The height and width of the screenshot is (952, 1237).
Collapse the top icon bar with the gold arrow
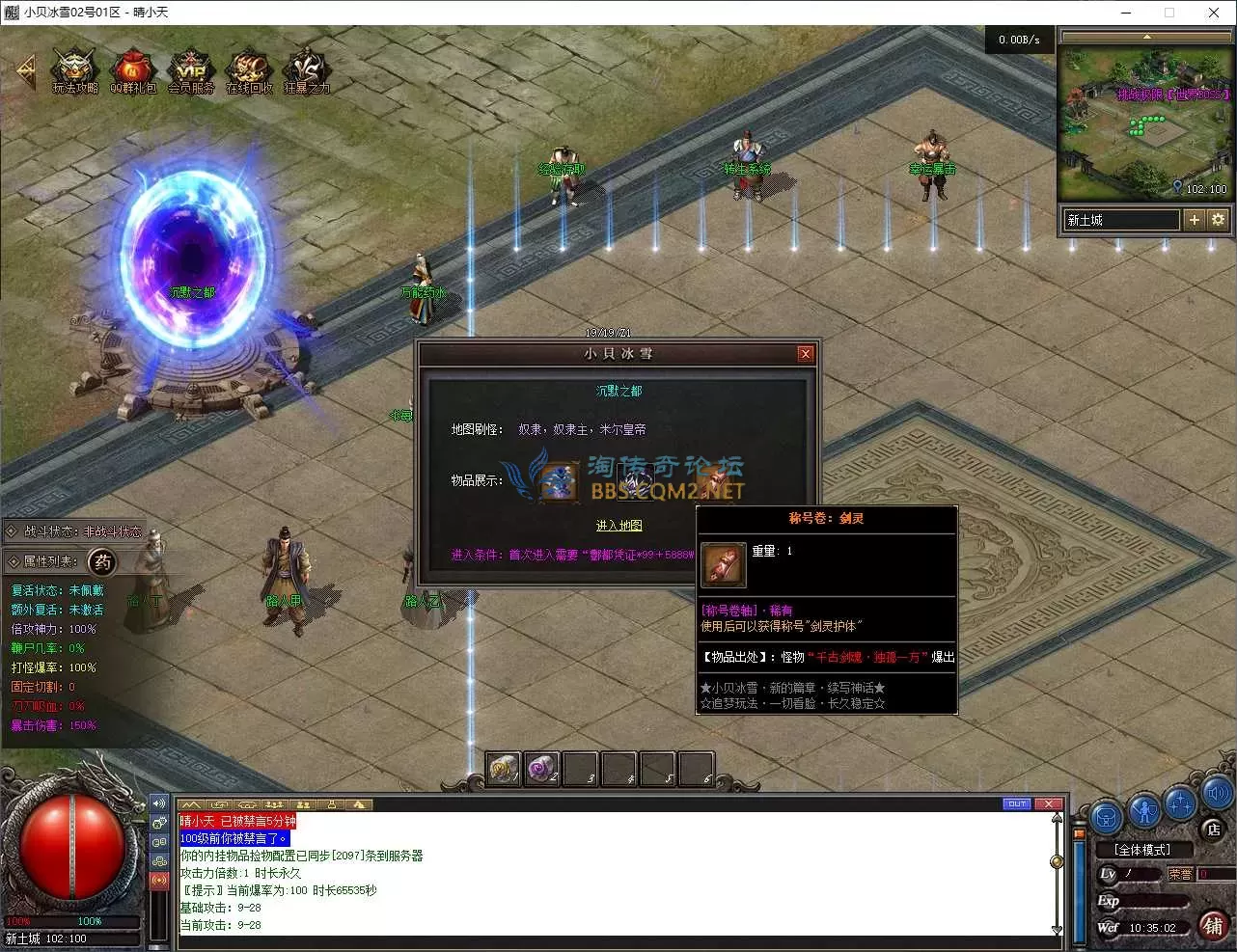pyautogui.click(x=26, y=70)
